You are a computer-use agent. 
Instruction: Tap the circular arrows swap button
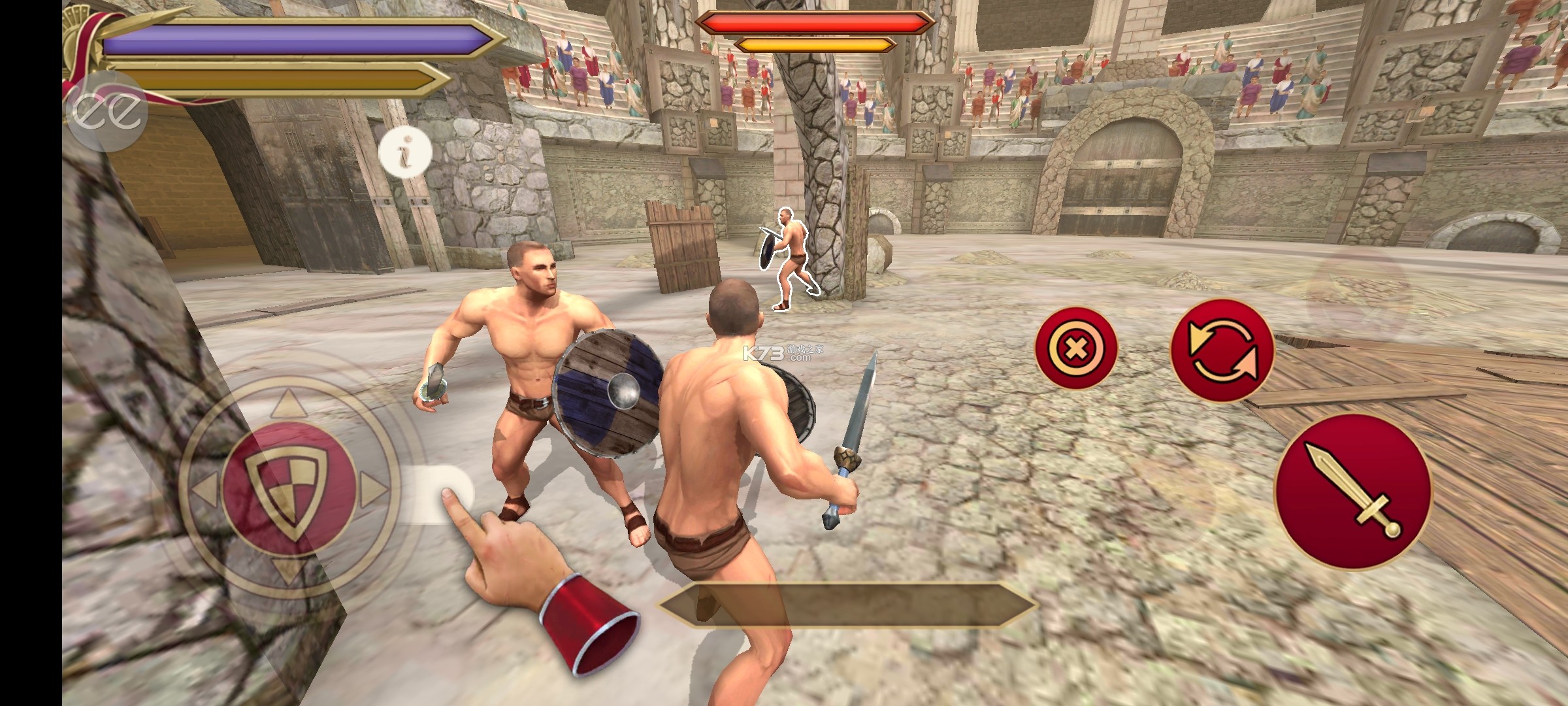pyautogui.click(x=1222, y=351)
